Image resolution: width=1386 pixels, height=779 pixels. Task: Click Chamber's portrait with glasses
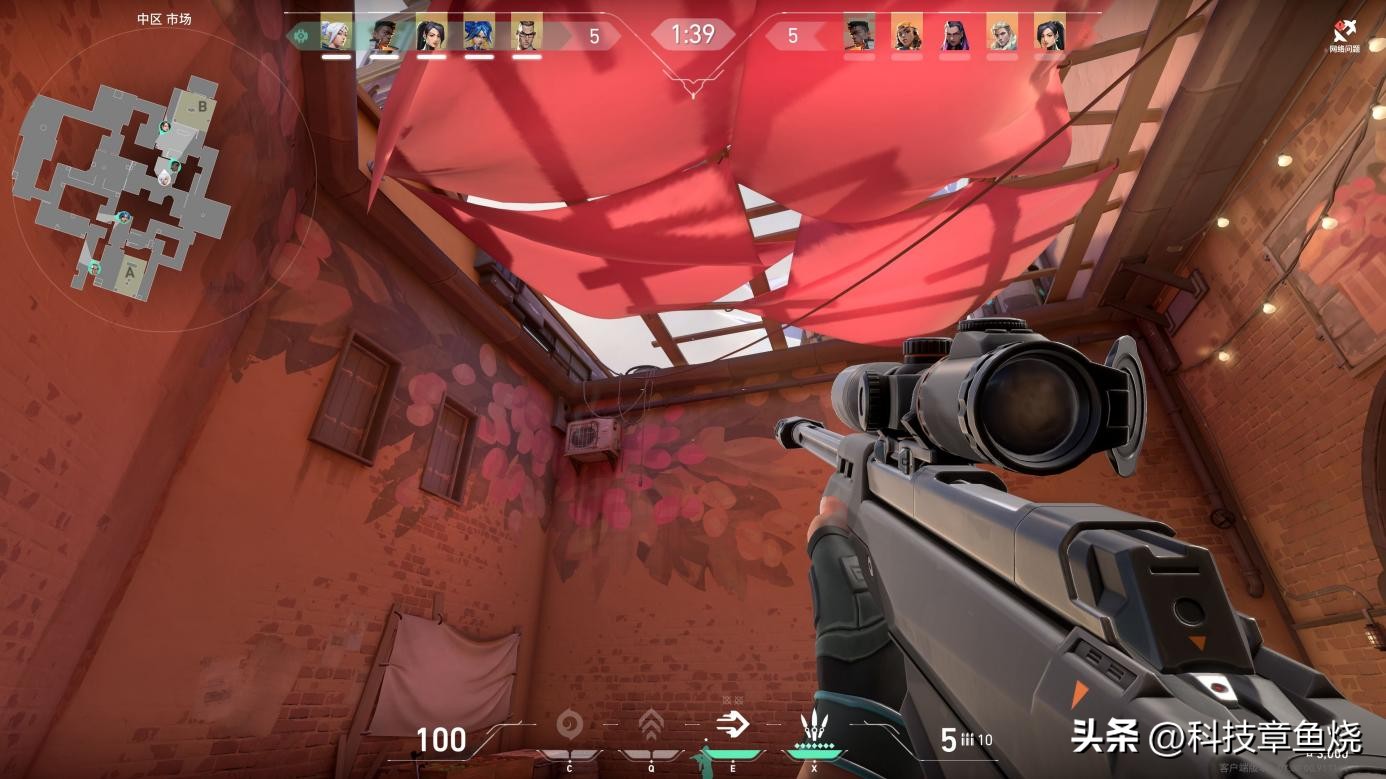[527, 33]
